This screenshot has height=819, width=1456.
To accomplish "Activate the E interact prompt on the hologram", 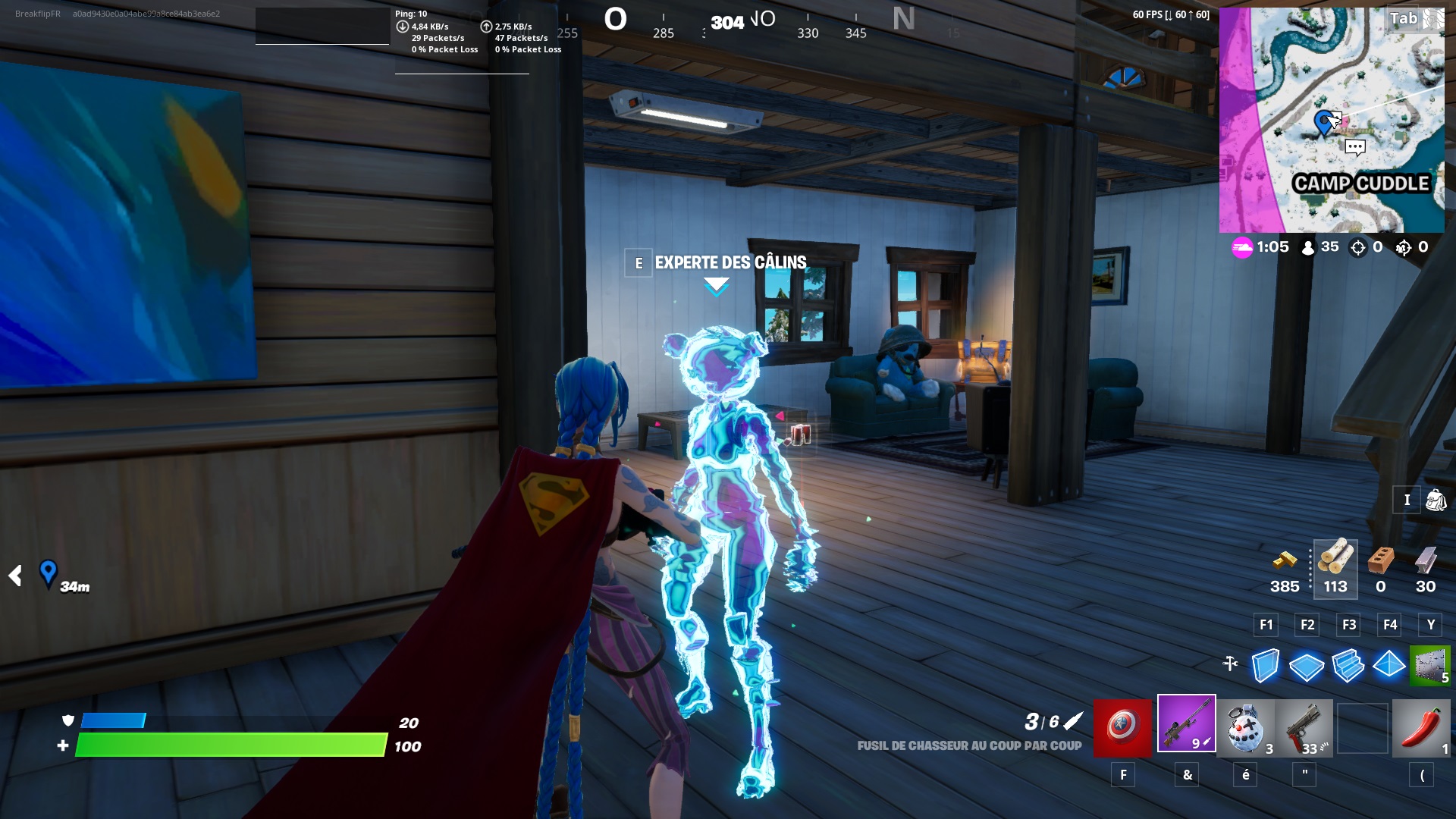I will (x=638, y=264).
